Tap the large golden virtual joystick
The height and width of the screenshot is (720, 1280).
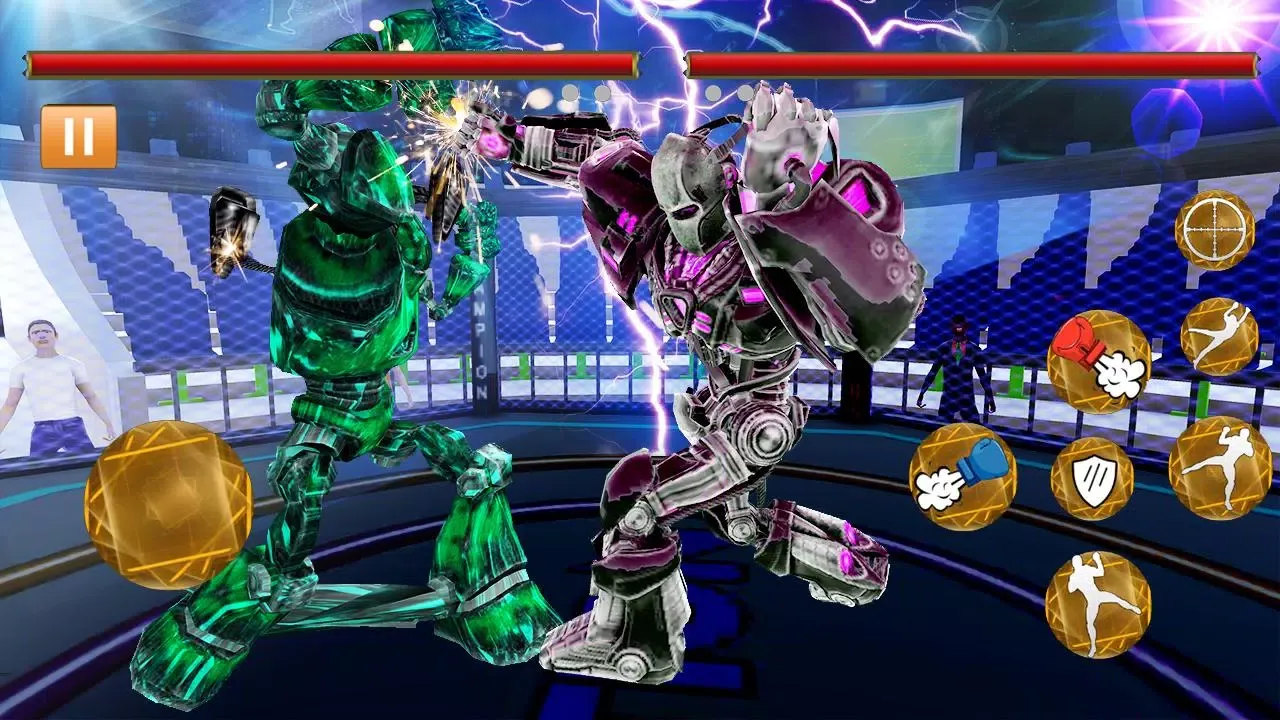[x=168, y=507]
